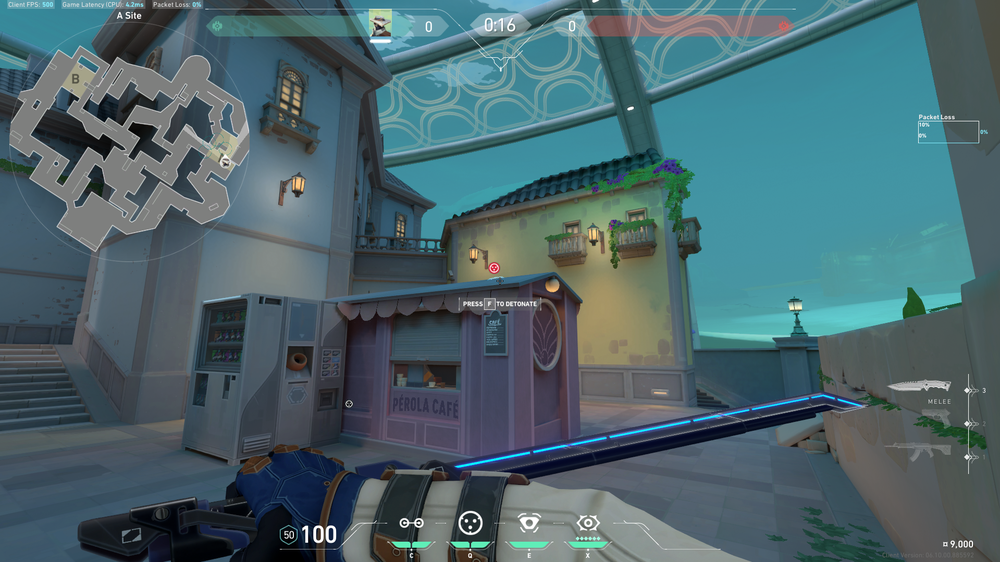Click the Cypher agent portrait in the top bar
This screenshot has height=562, width=1000.
click(x=381, y=25)
